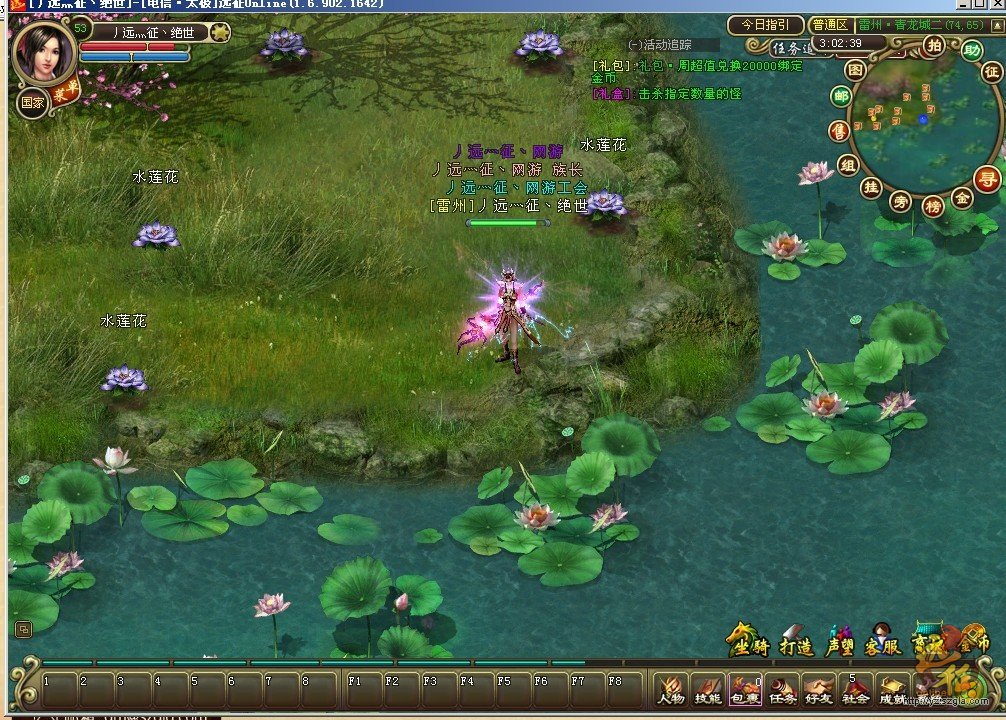Click the red 寻 pathfinding button
1006x720 pixels.
tap(987, 179)
